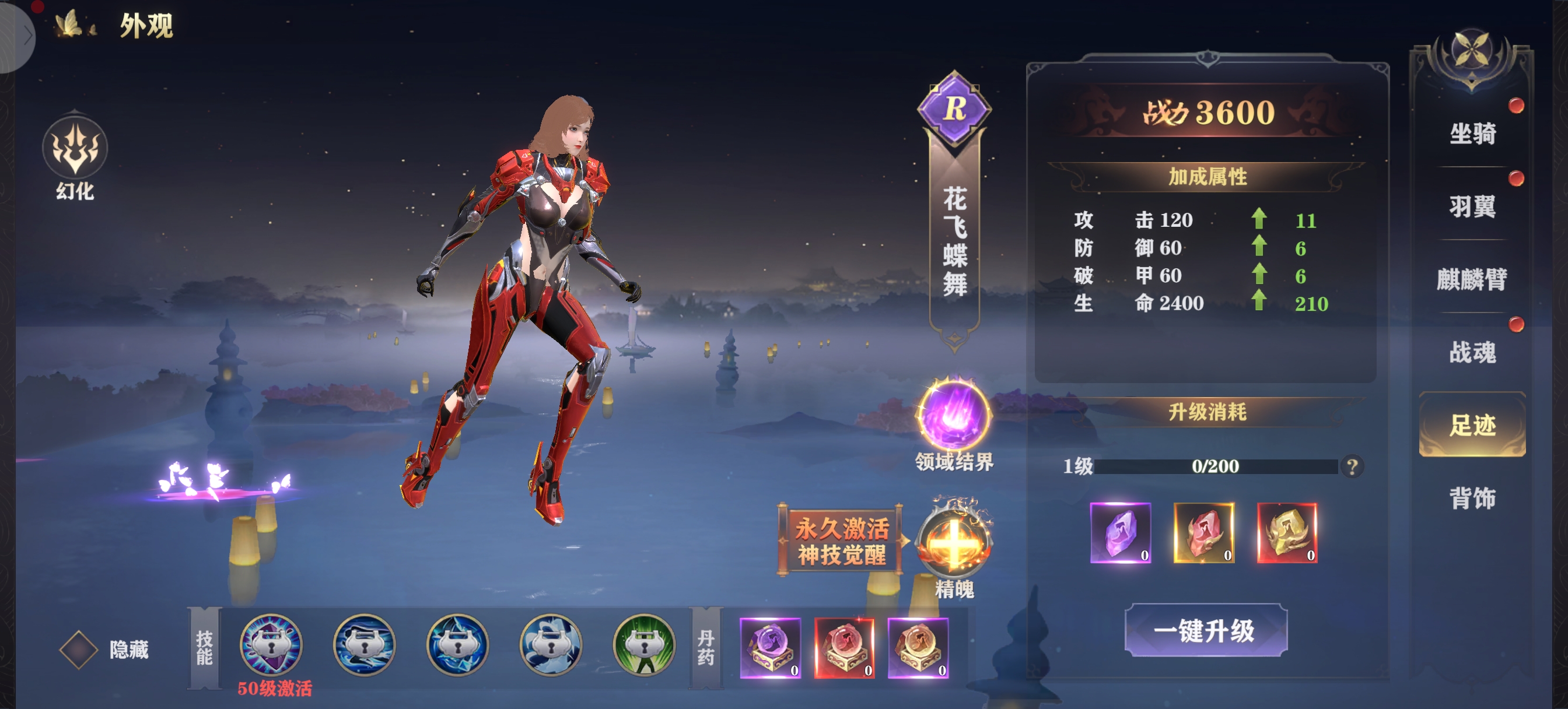
Task: Switch to the 坐骑 tab
Action: [1472, 134]
